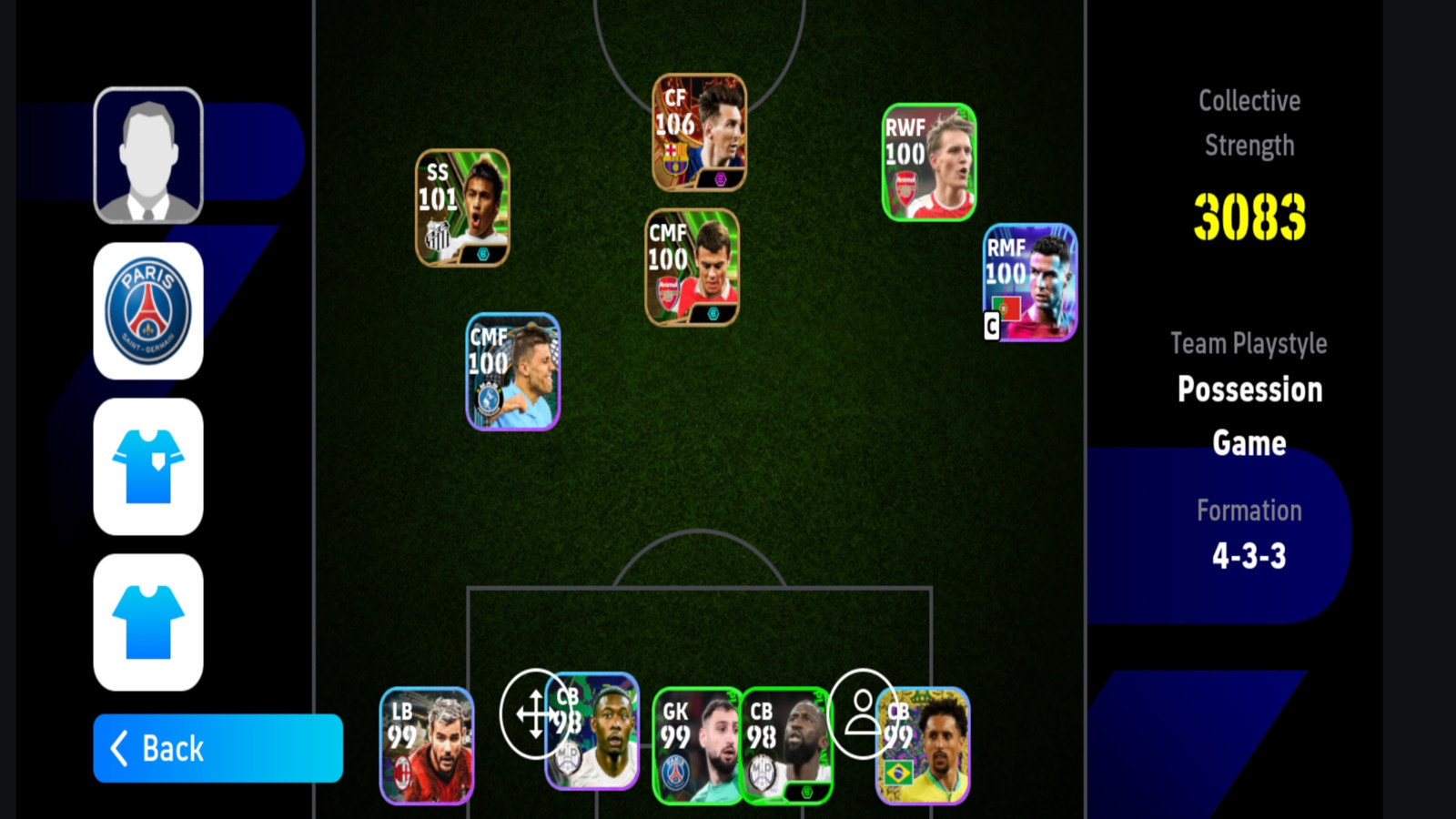Select the Paris Saint-Germain club badge
Image resolution: width=1456 pixels, height=819 pixels.
148,310
